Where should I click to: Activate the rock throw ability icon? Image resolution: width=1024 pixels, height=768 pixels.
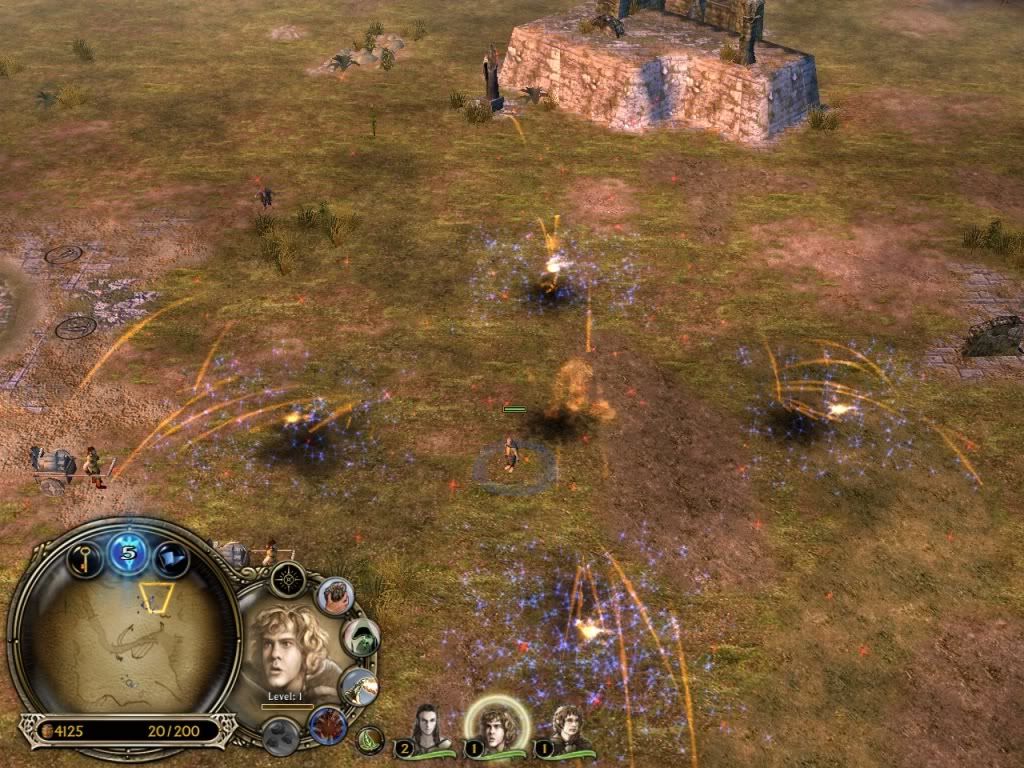(336, 596)
